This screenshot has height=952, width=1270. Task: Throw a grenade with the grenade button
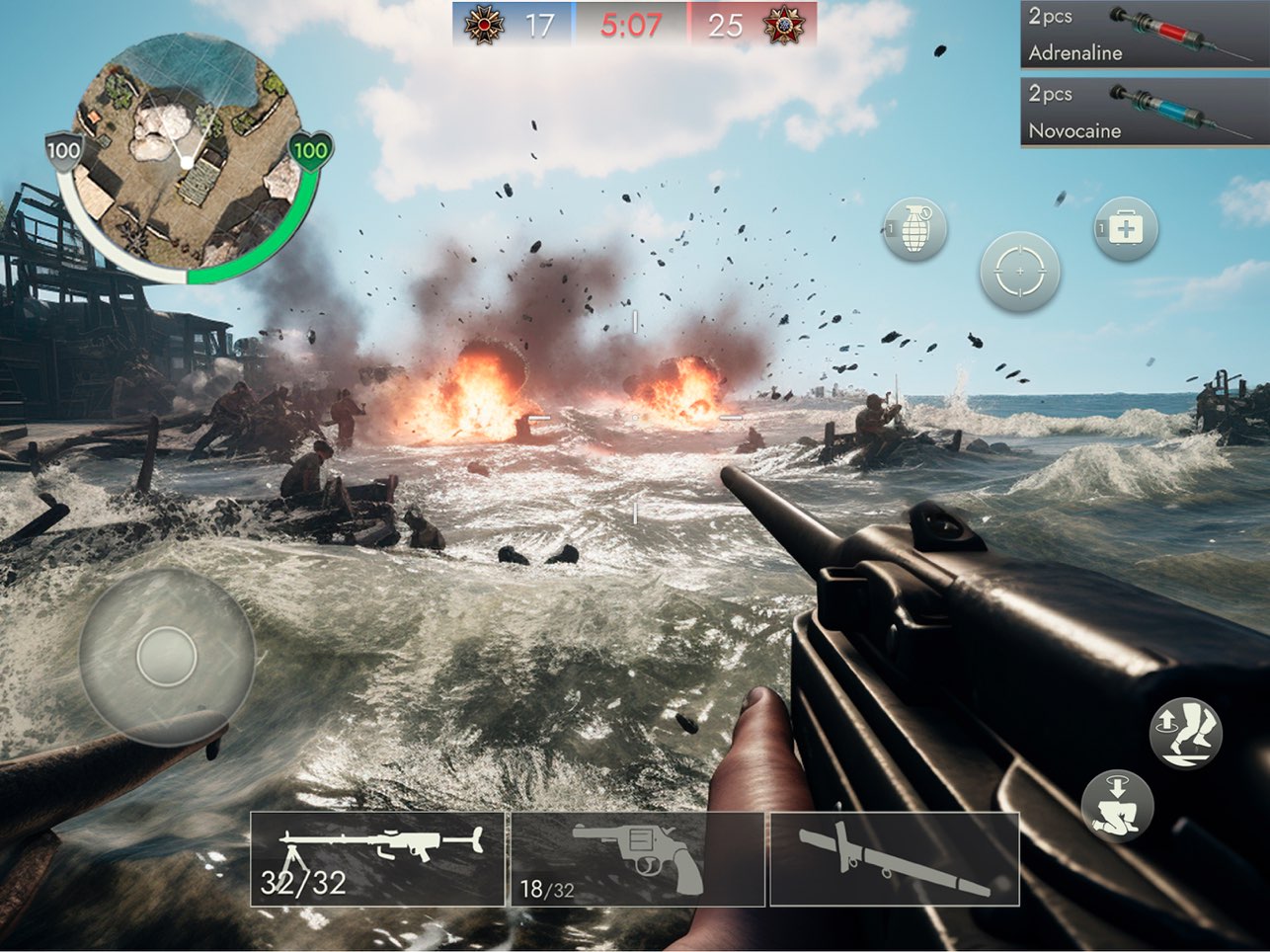[x=914, y=229]
